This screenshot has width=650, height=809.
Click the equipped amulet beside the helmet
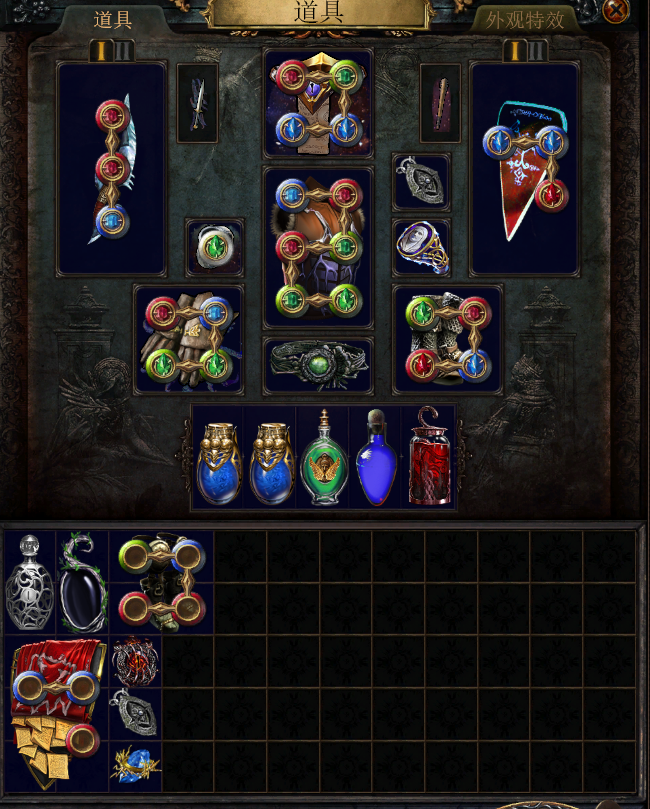point(421,181)
